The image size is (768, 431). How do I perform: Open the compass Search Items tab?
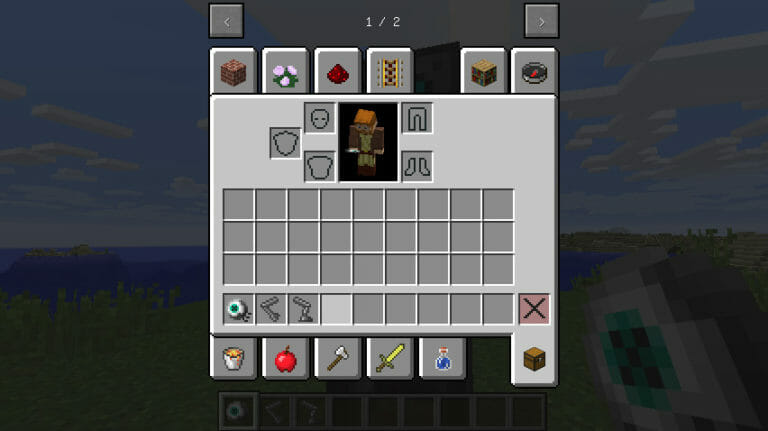pyautogui.click(x=535, y=72)
